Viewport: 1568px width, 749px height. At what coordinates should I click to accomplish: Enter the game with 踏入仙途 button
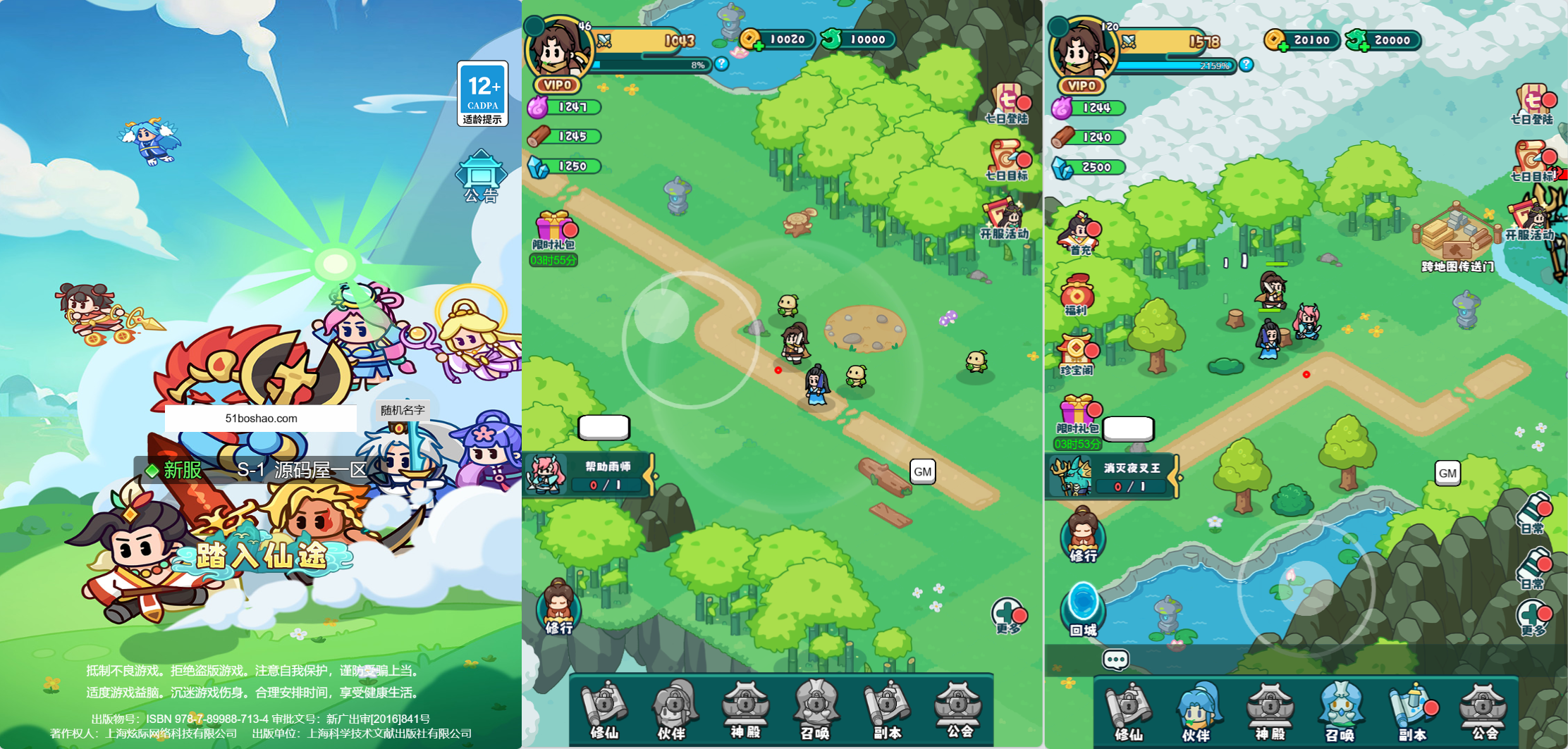[x=262, y=556]
